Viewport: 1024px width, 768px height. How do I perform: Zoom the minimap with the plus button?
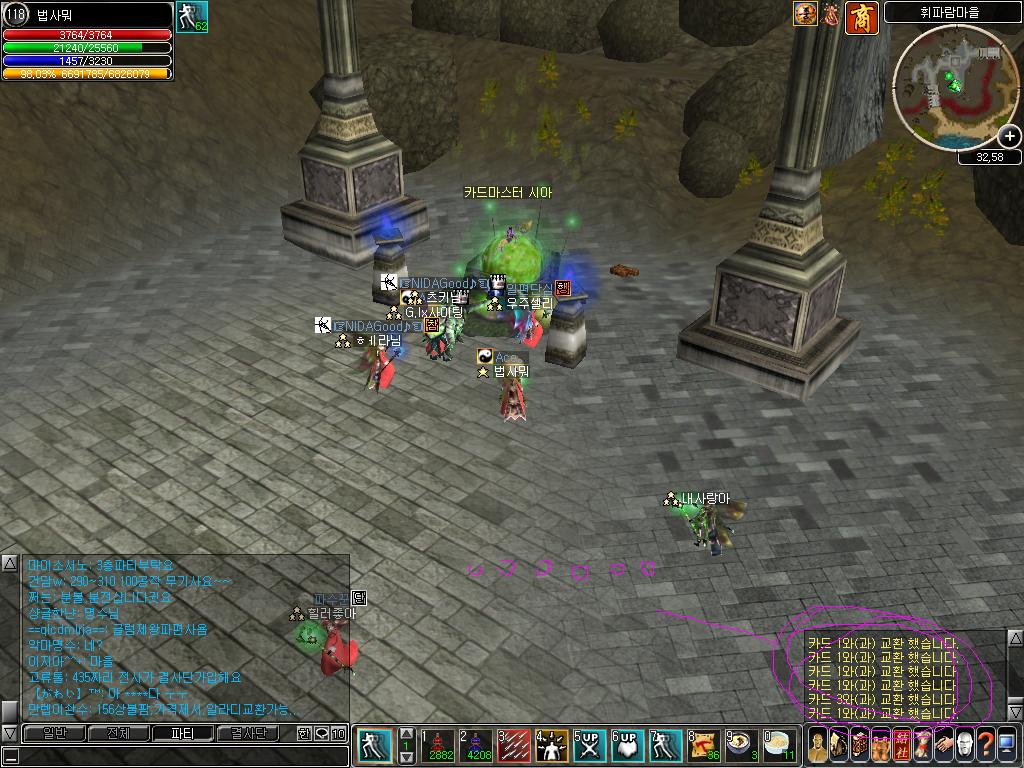[1010, 136]
